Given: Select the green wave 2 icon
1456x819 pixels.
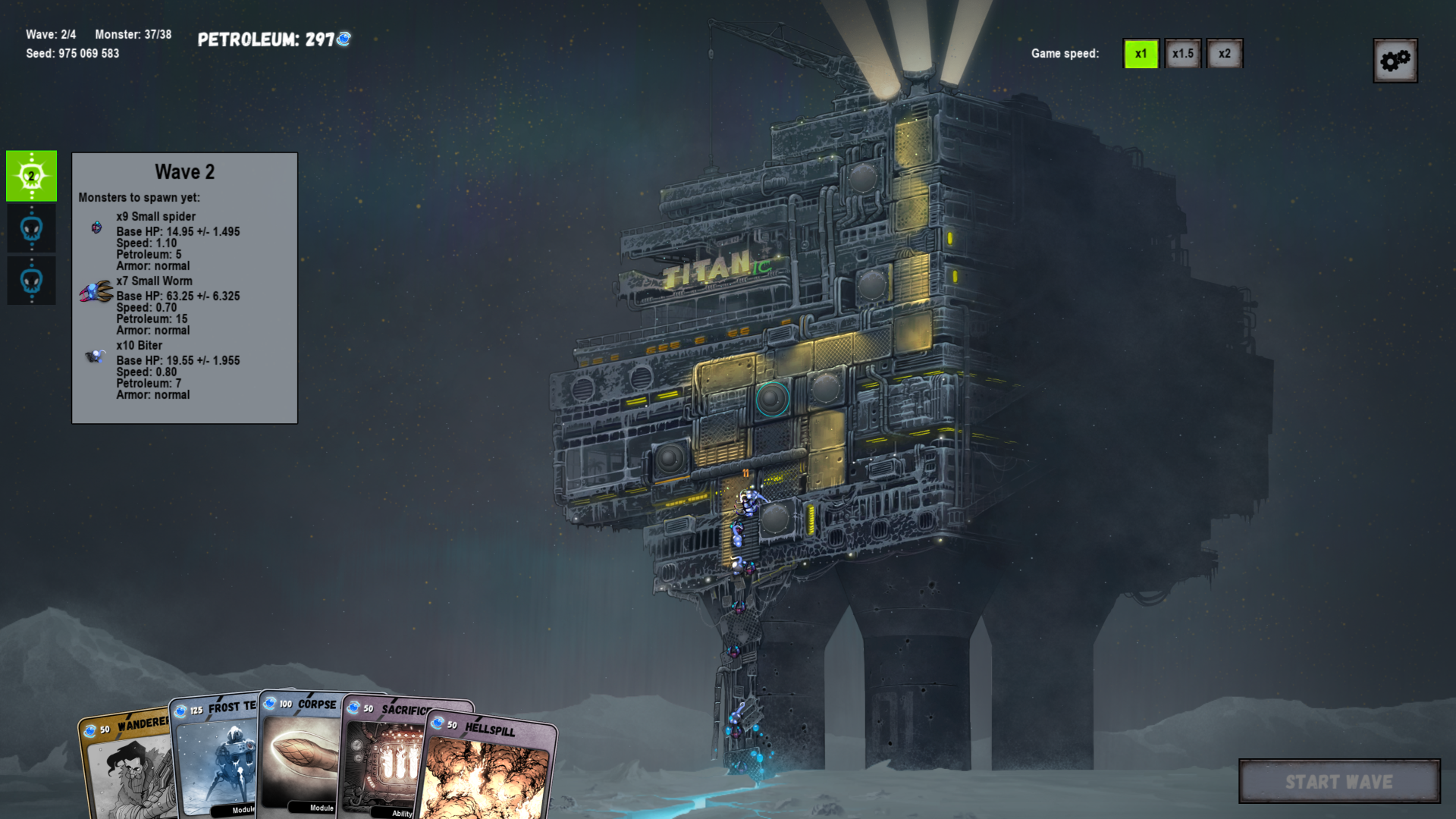Looking at the screenshot, I should [31, 176].
